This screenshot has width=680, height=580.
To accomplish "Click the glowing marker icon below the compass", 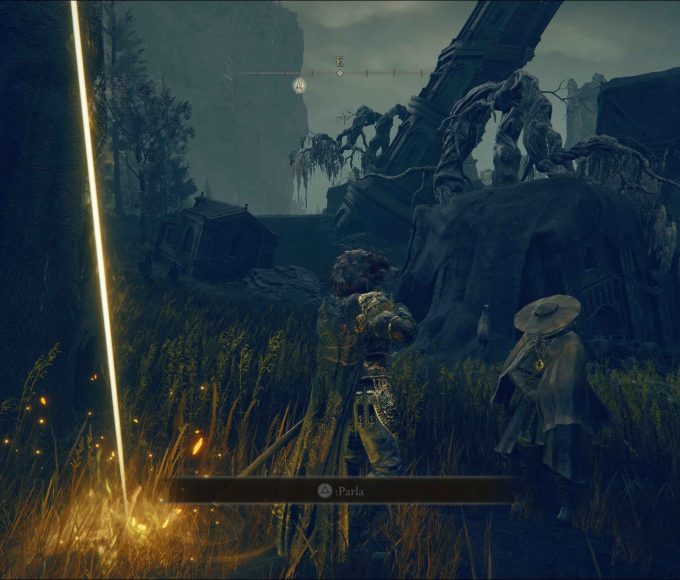I will pos(299,86).
